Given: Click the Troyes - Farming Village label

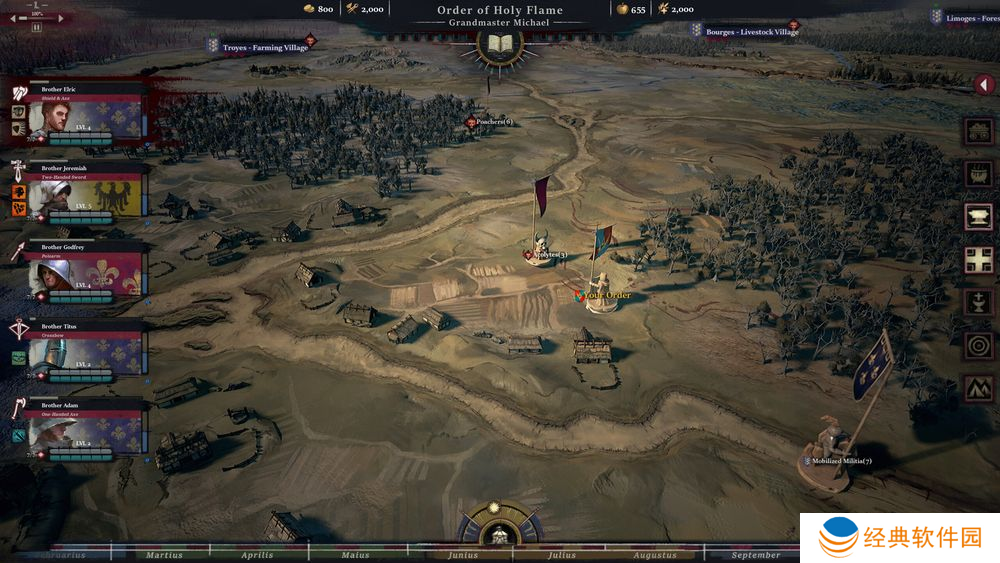Looking at the screenshot, I should coord(264,47).
